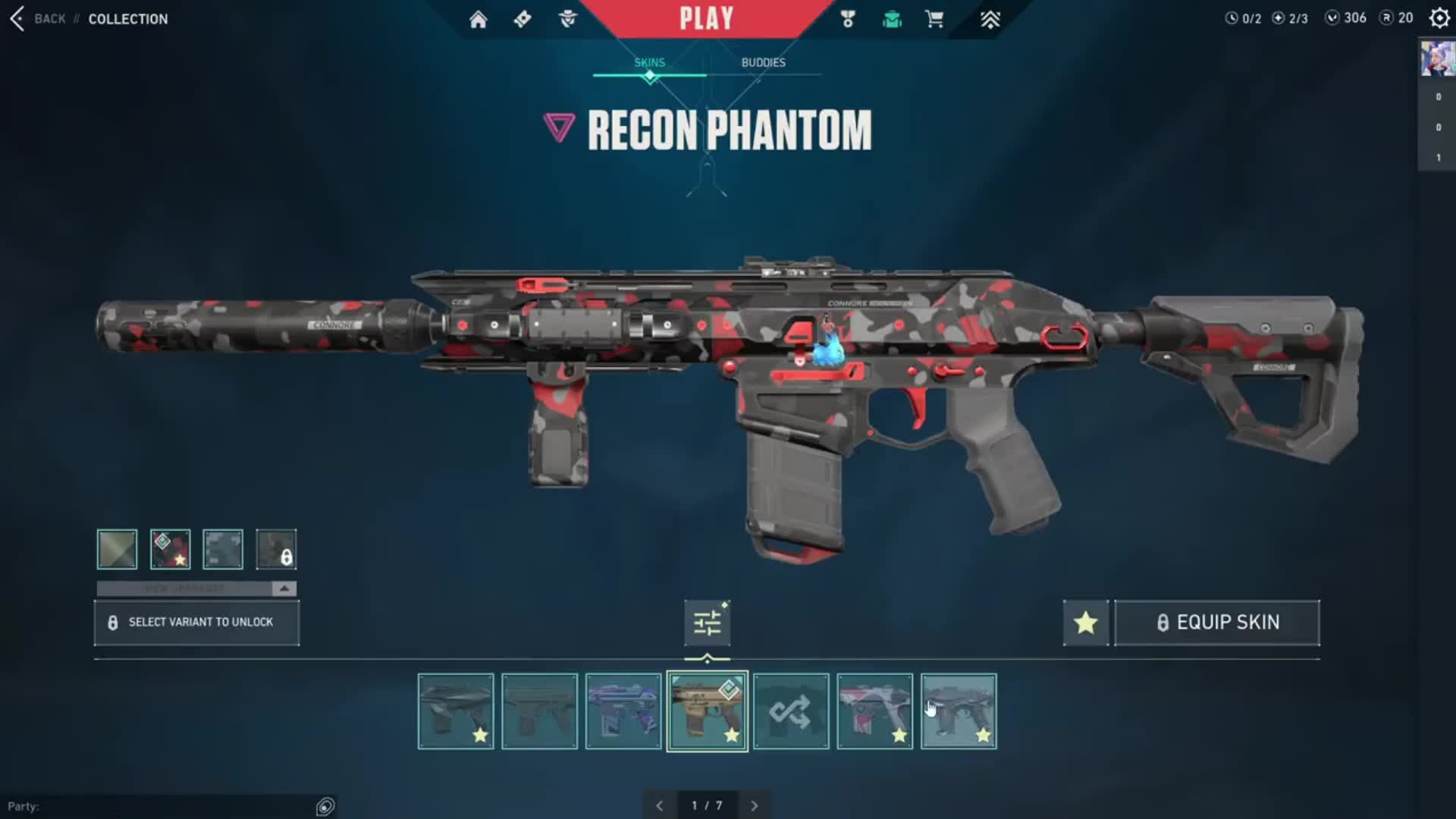Open the player avatar in social panel

click(1437, 59)
